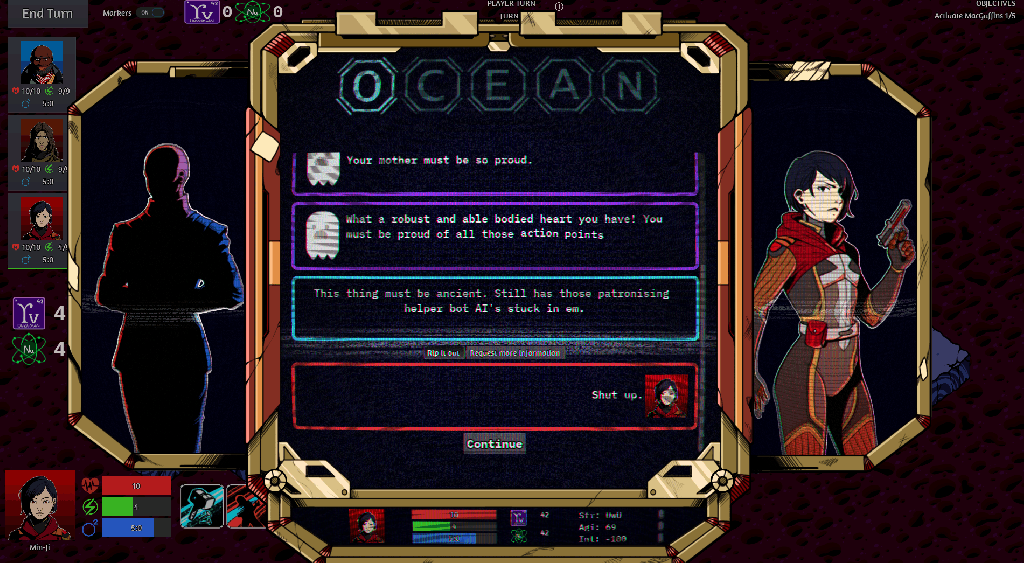This screenshot has height=563, width=1024.
Task: Select the long-haired squad member portrait
Action: click(x=42, y=142)
